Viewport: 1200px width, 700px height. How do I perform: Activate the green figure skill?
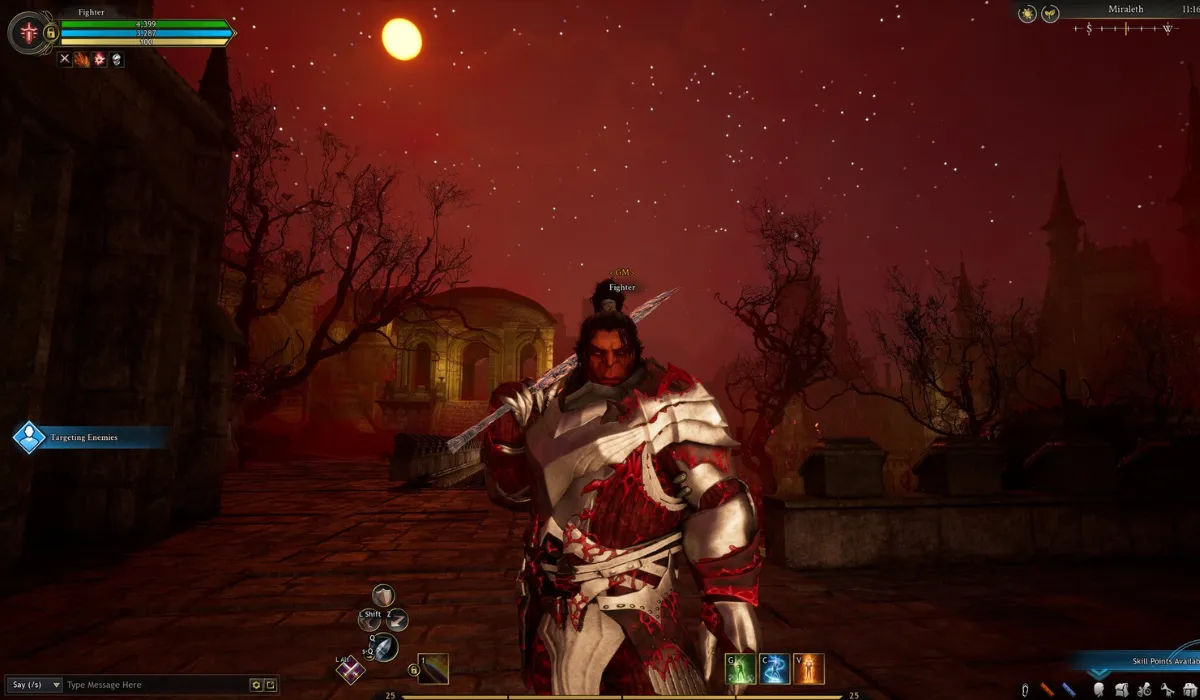pos(739,668)
